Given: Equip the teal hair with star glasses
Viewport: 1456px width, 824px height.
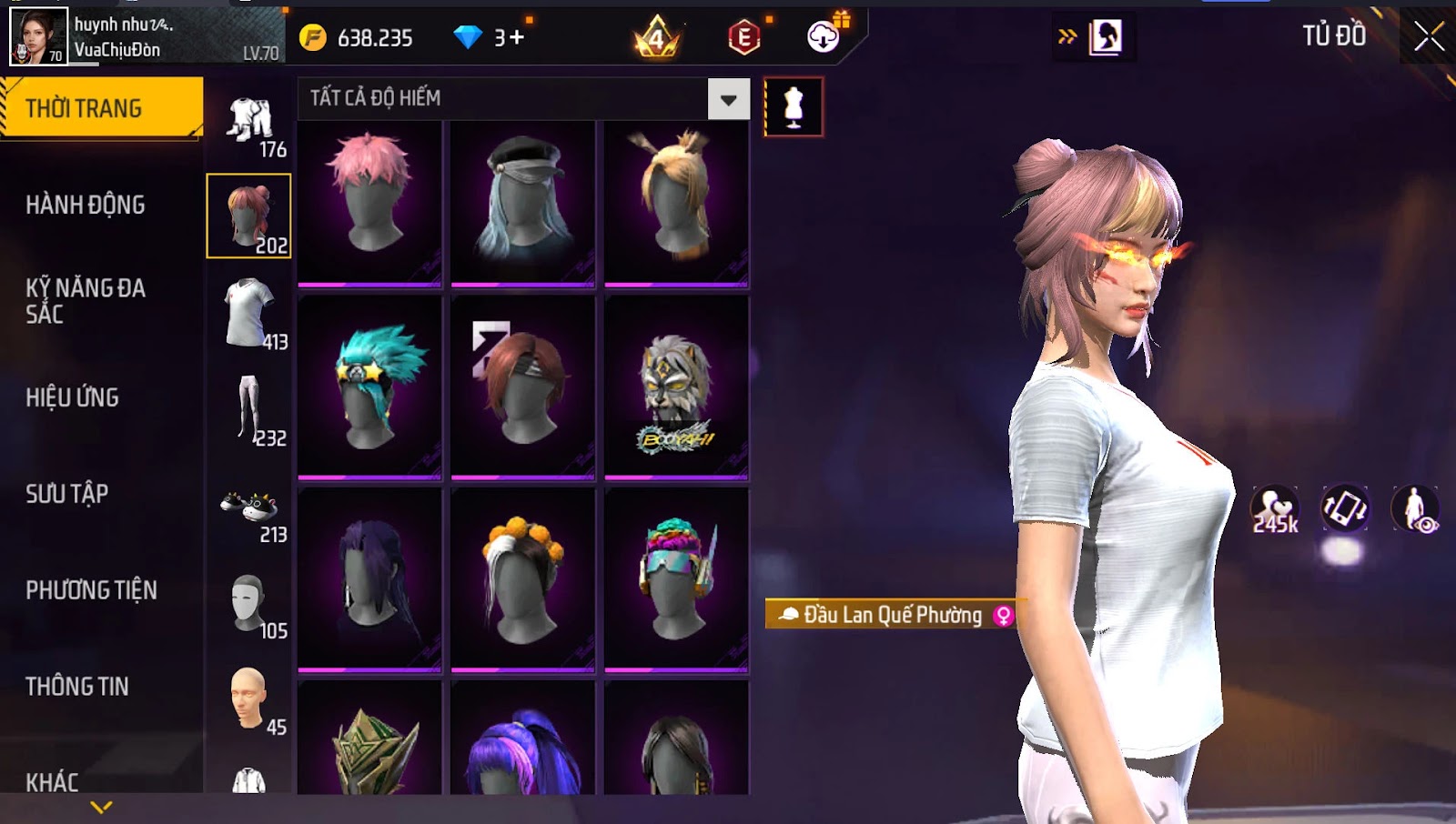Looking at the screenshot, I should pos(369,388).
